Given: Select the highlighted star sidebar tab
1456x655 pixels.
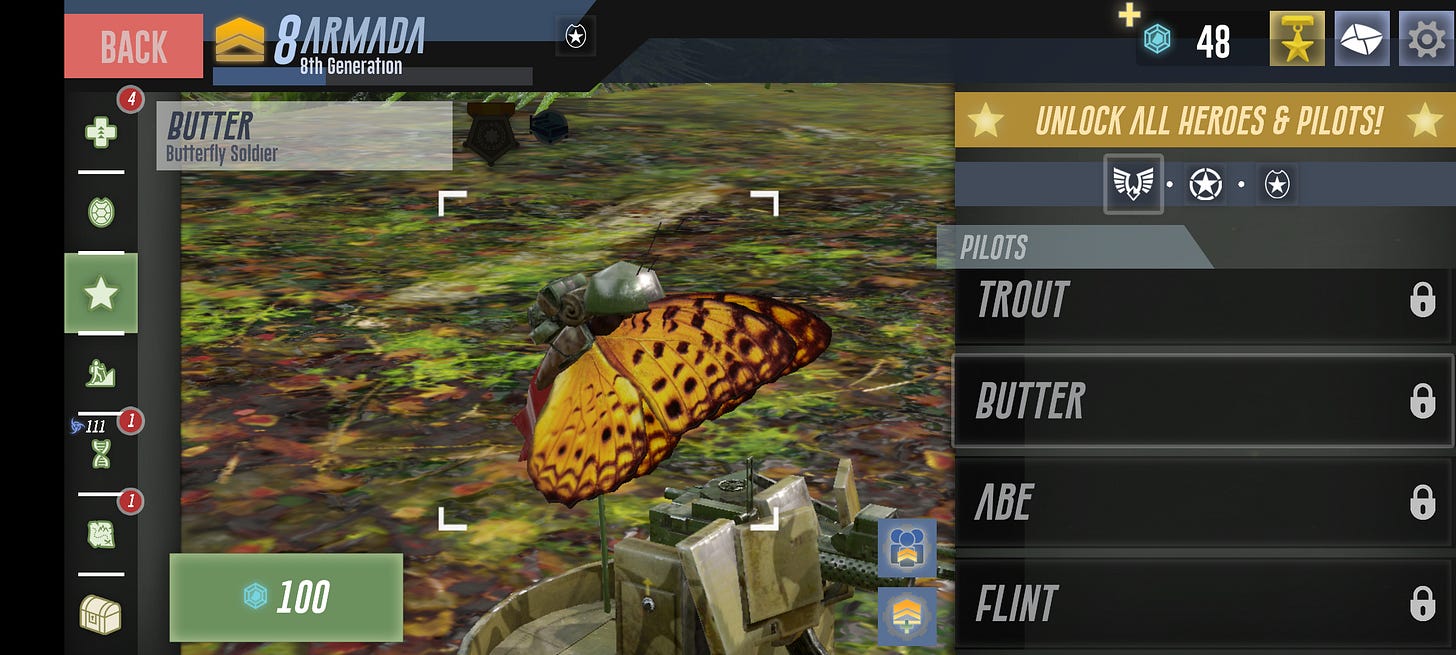Looking at the screenshot, I should [x=101, y=293].
